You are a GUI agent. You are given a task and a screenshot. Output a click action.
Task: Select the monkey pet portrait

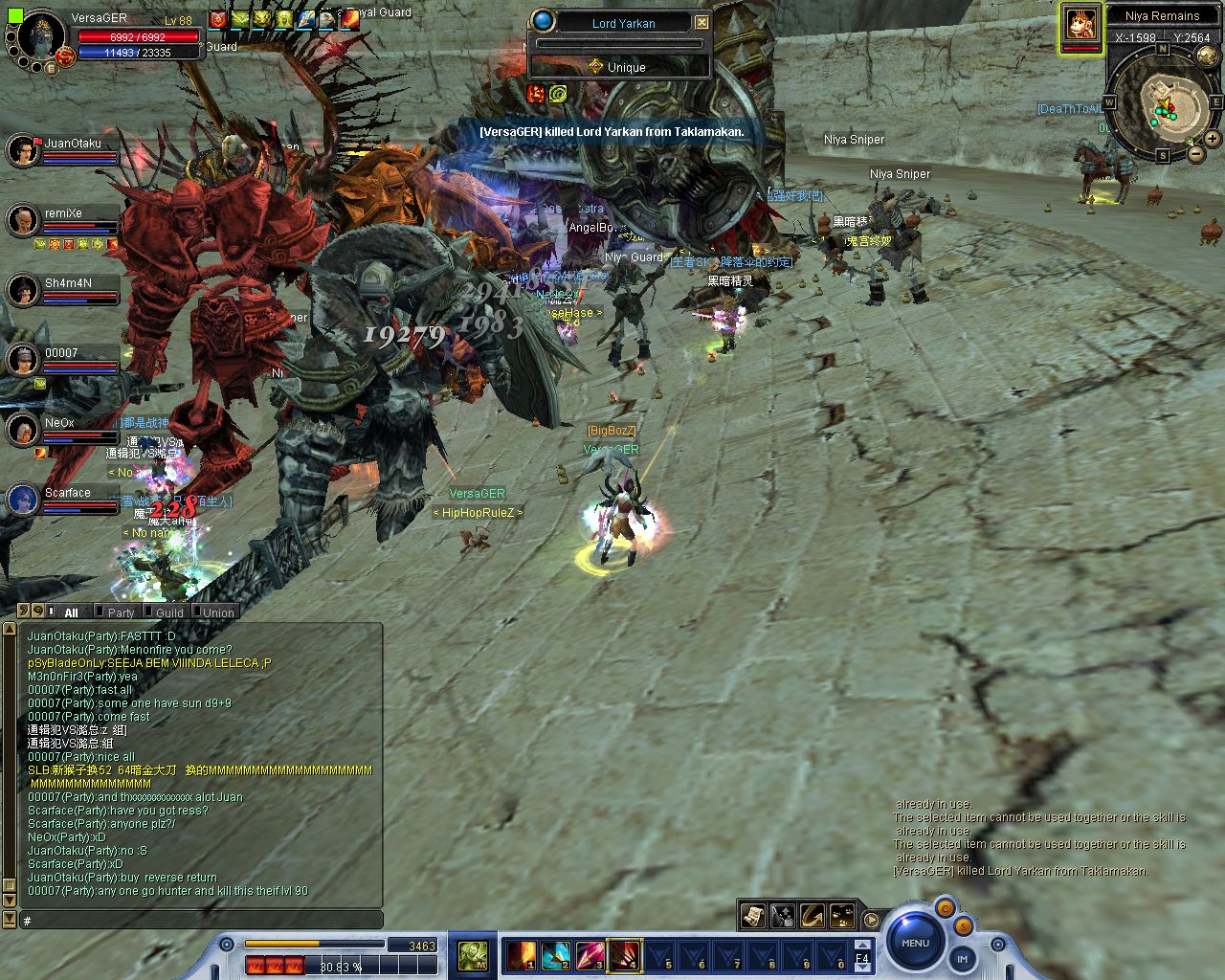[x=1081, y=26]
